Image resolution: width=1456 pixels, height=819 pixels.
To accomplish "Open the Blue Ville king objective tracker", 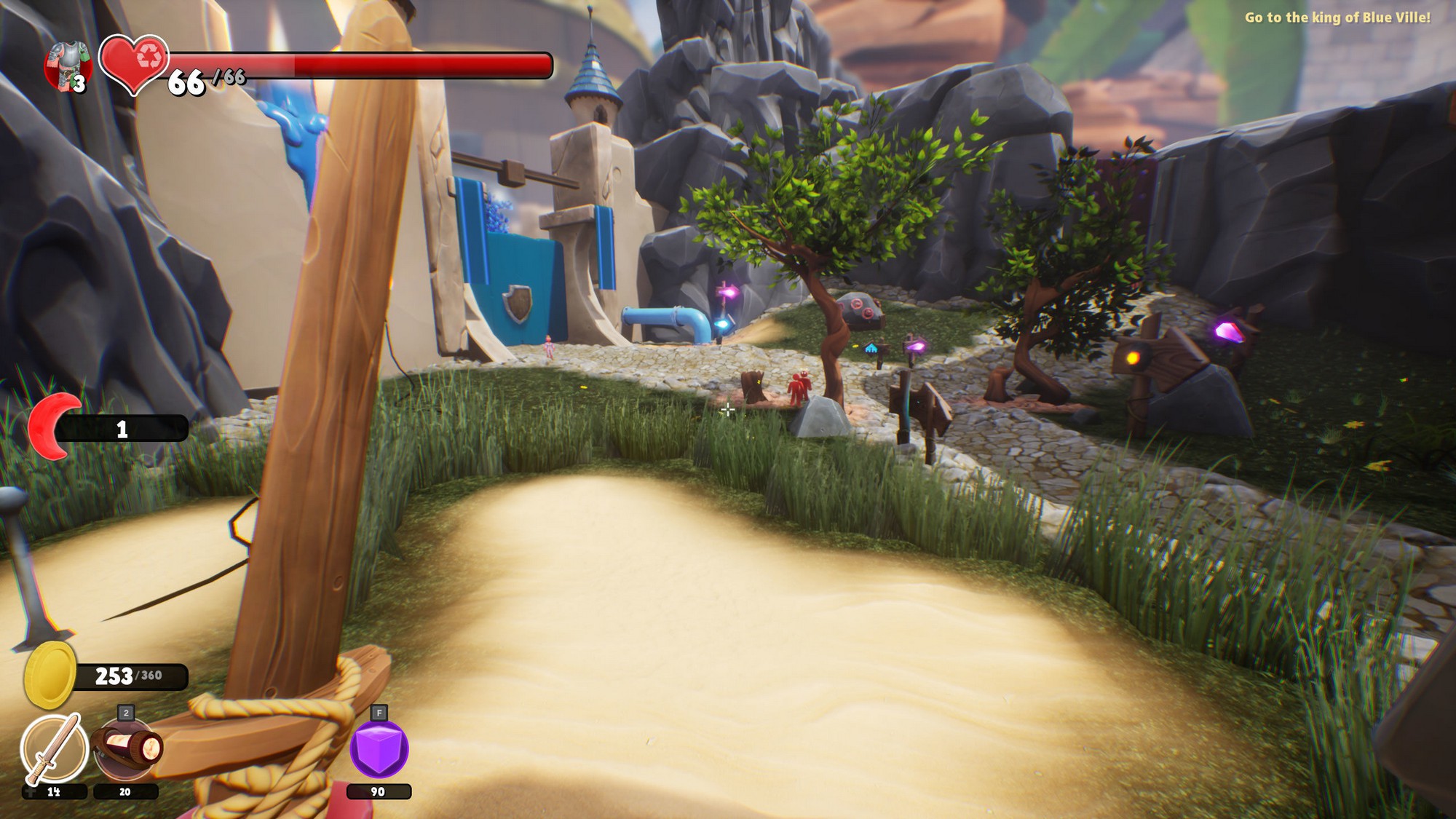I will pyautogui.click(x=1337, y=17).
